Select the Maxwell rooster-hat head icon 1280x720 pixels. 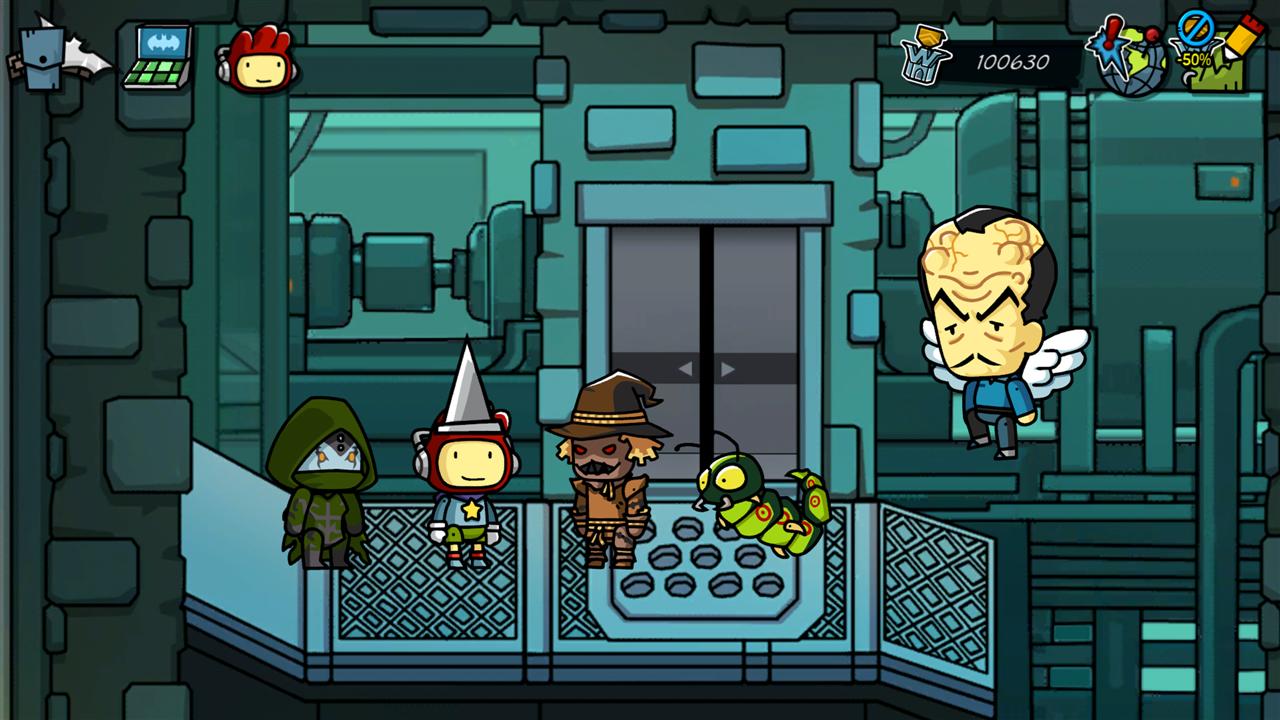click(x=259, y=60)
